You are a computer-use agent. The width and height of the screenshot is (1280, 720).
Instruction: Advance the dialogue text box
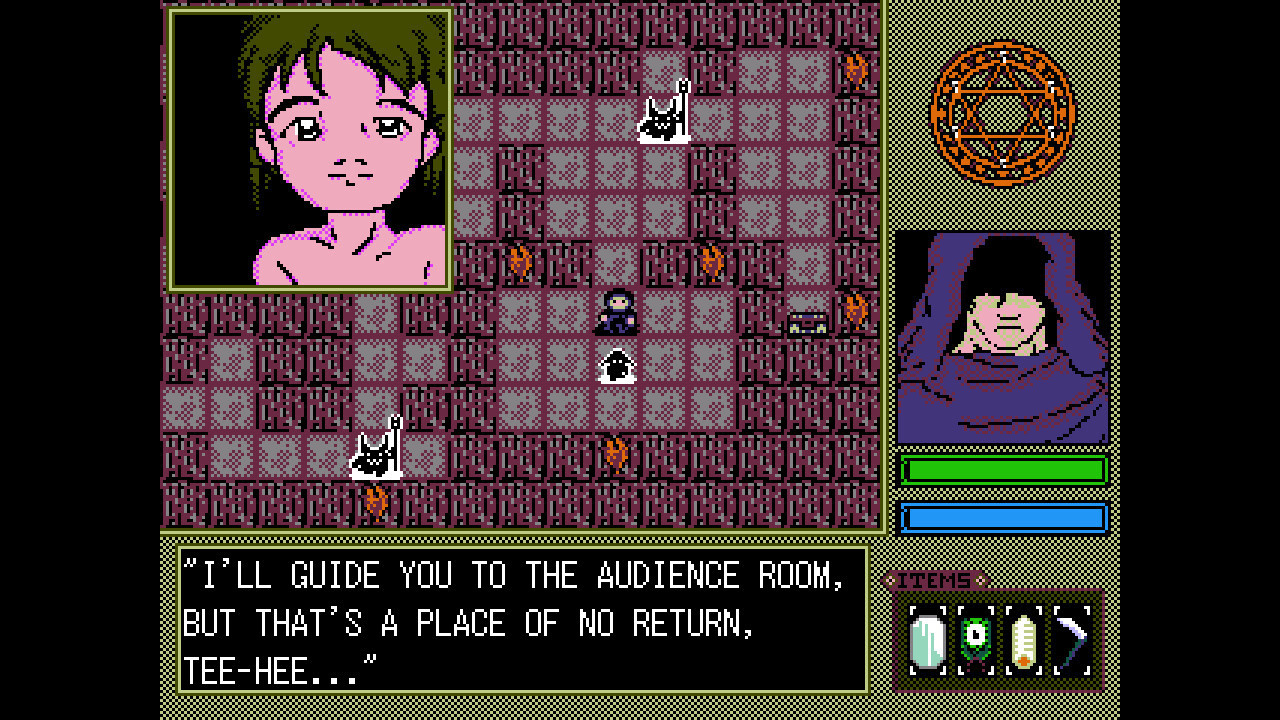tap(522, 620)
